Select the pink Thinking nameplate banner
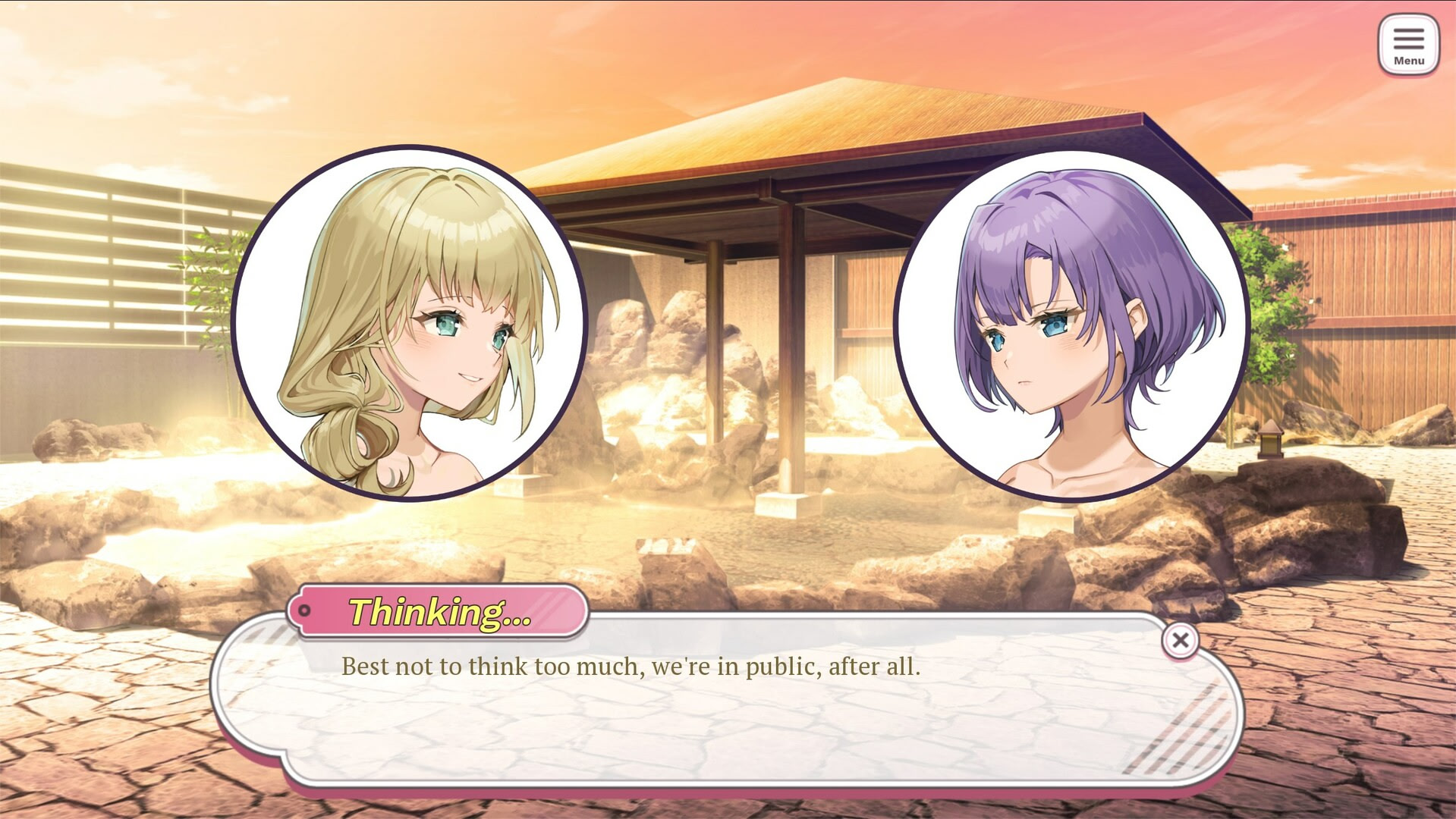The width and height of the screenshot is (1456, 819). coord(440,610)
